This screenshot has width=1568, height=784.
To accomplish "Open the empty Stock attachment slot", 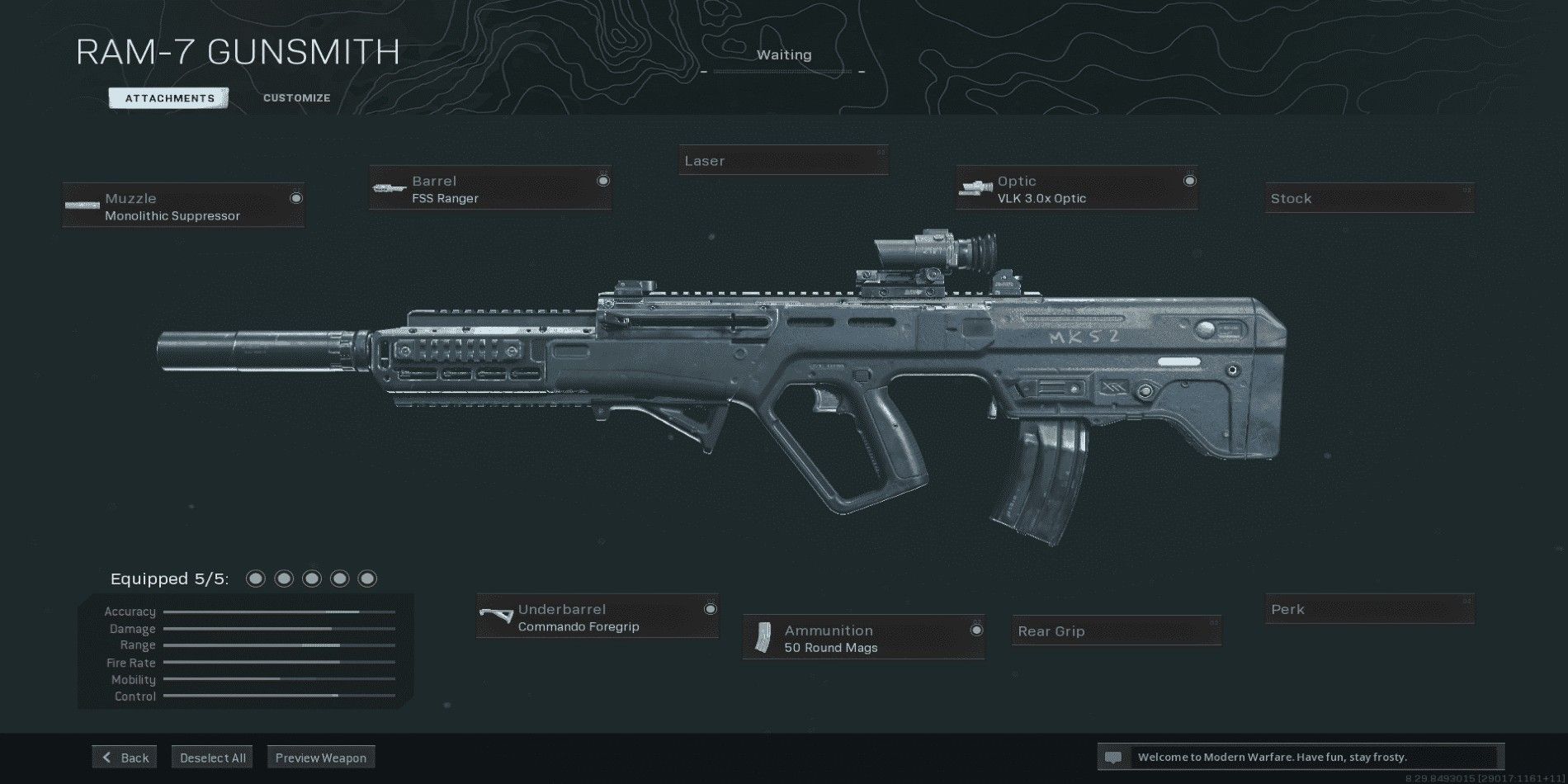I will click(1370, 199).
